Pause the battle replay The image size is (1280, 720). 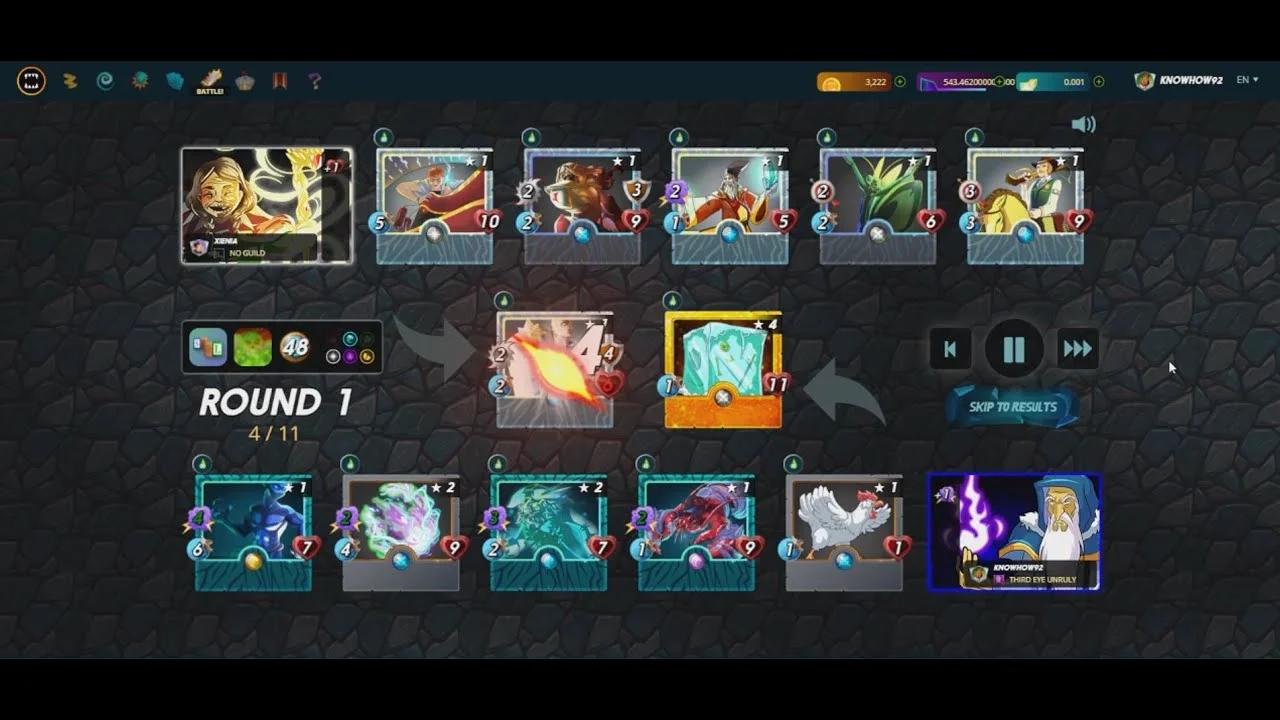1013,350
